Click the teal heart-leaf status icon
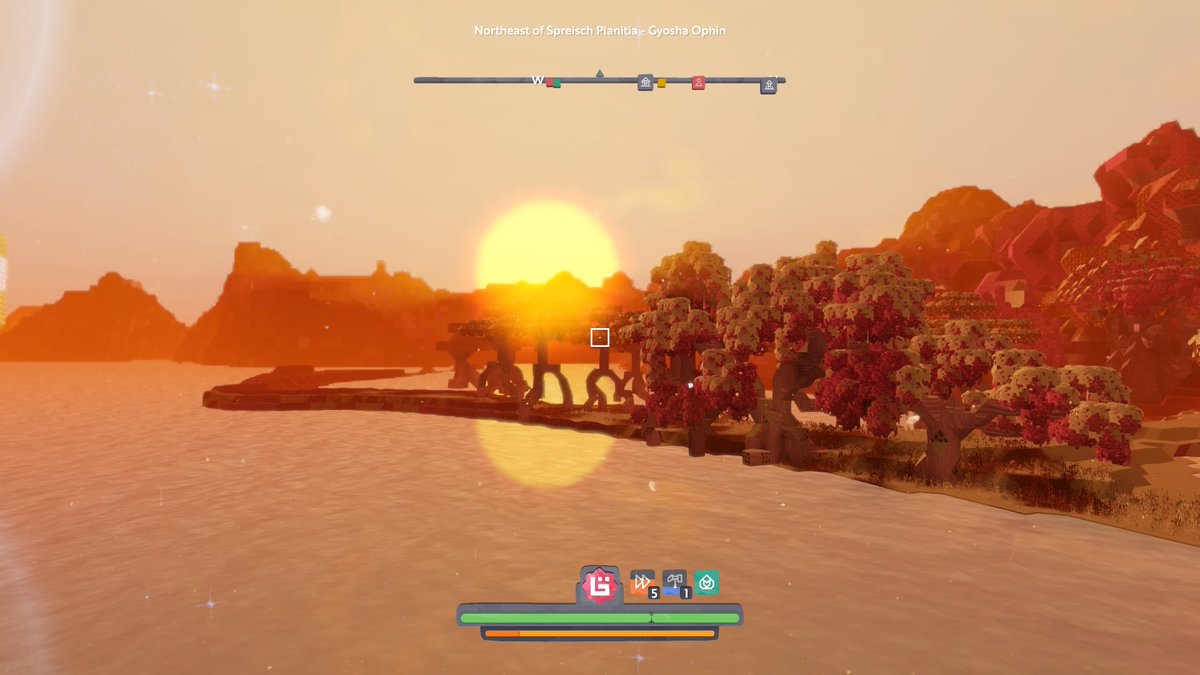The height and width of the screenshot is (675, 1200). (x=707, y=582)
